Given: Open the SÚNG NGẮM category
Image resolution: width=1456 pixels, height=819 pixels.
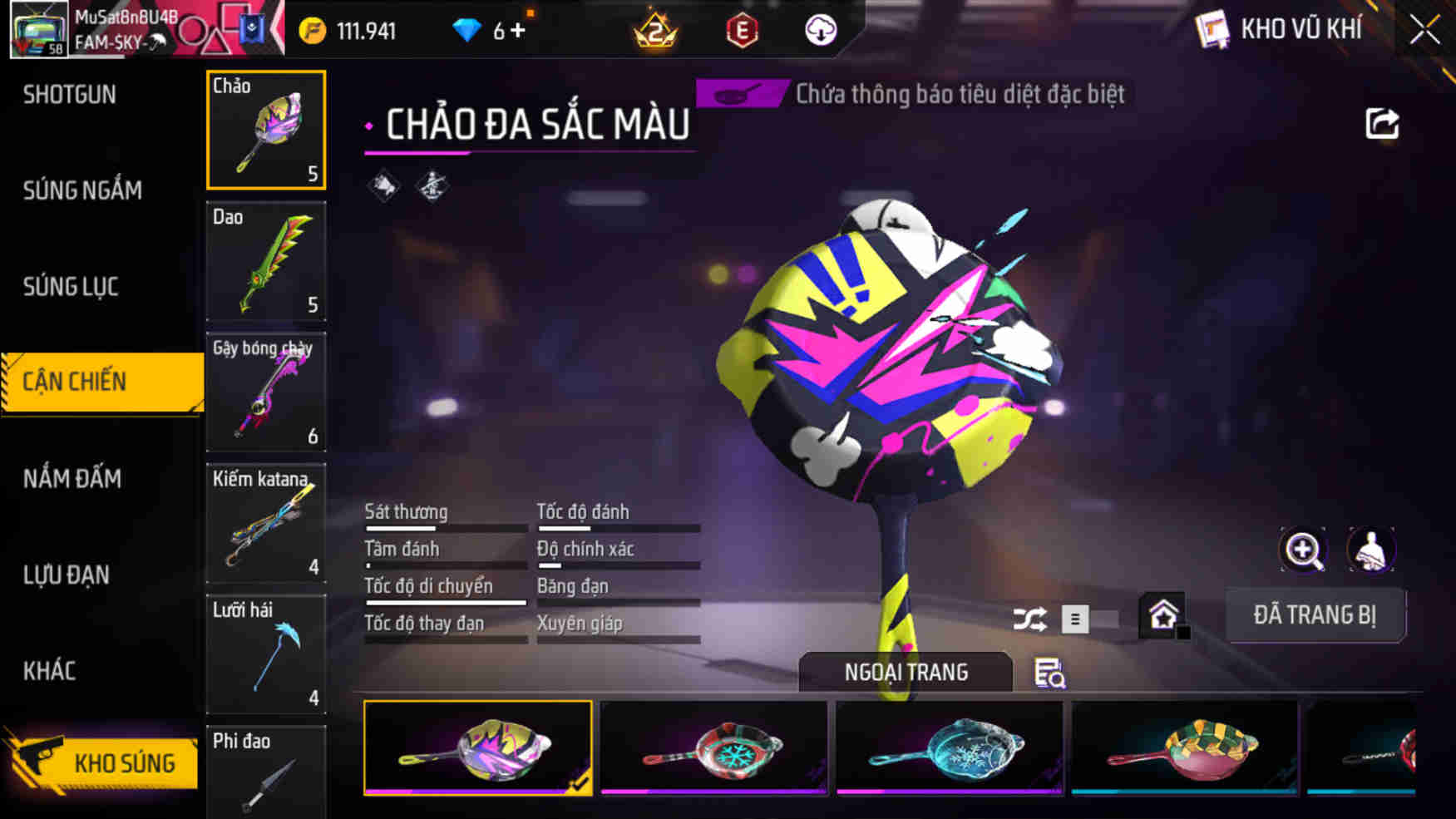Looking at the screenshot, I should tap(81, 190).
